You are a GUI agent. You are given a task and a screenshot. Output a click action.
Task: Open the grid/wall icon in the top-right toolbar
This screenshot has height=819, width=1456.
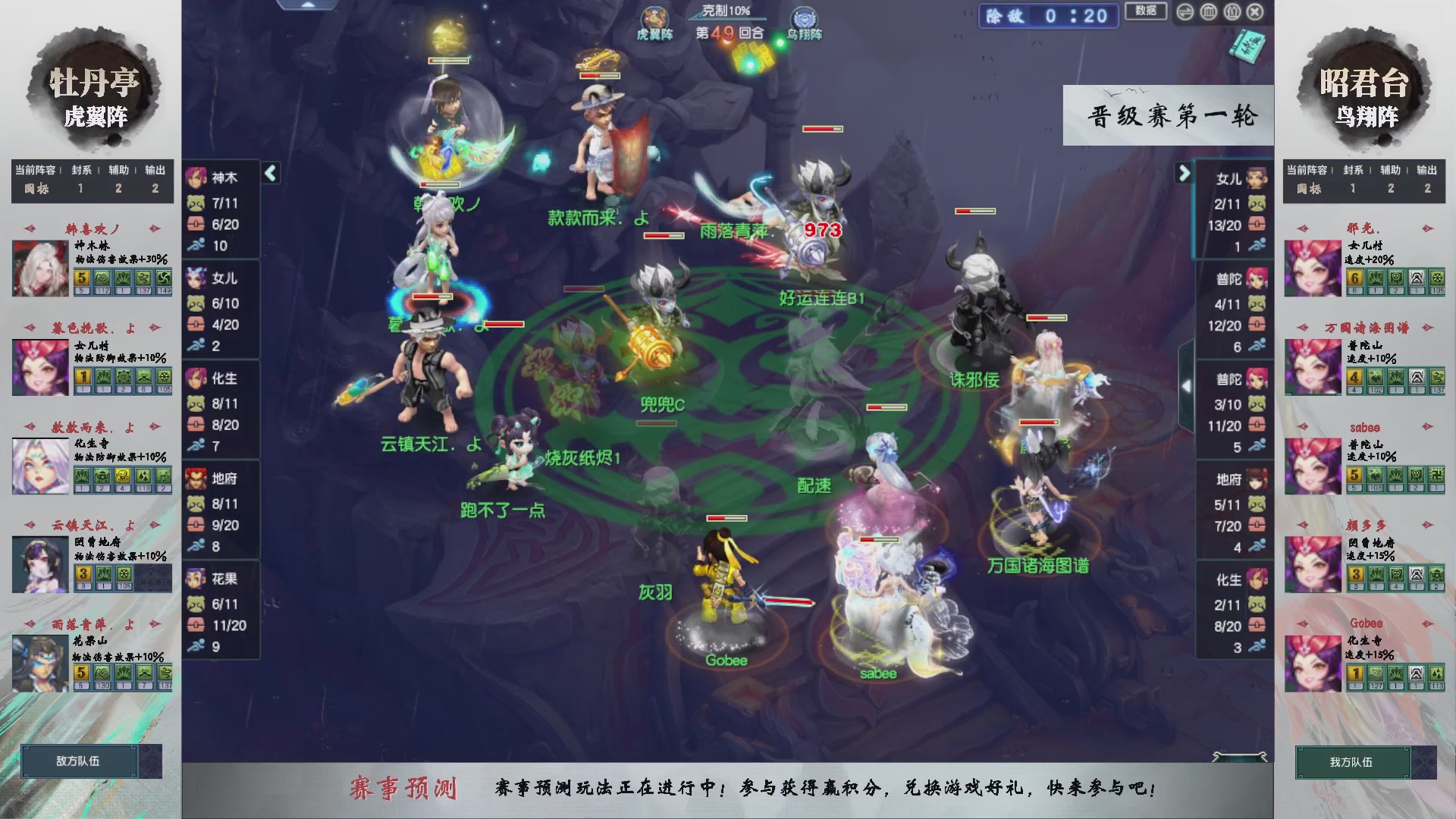(x=1210, y=13)
